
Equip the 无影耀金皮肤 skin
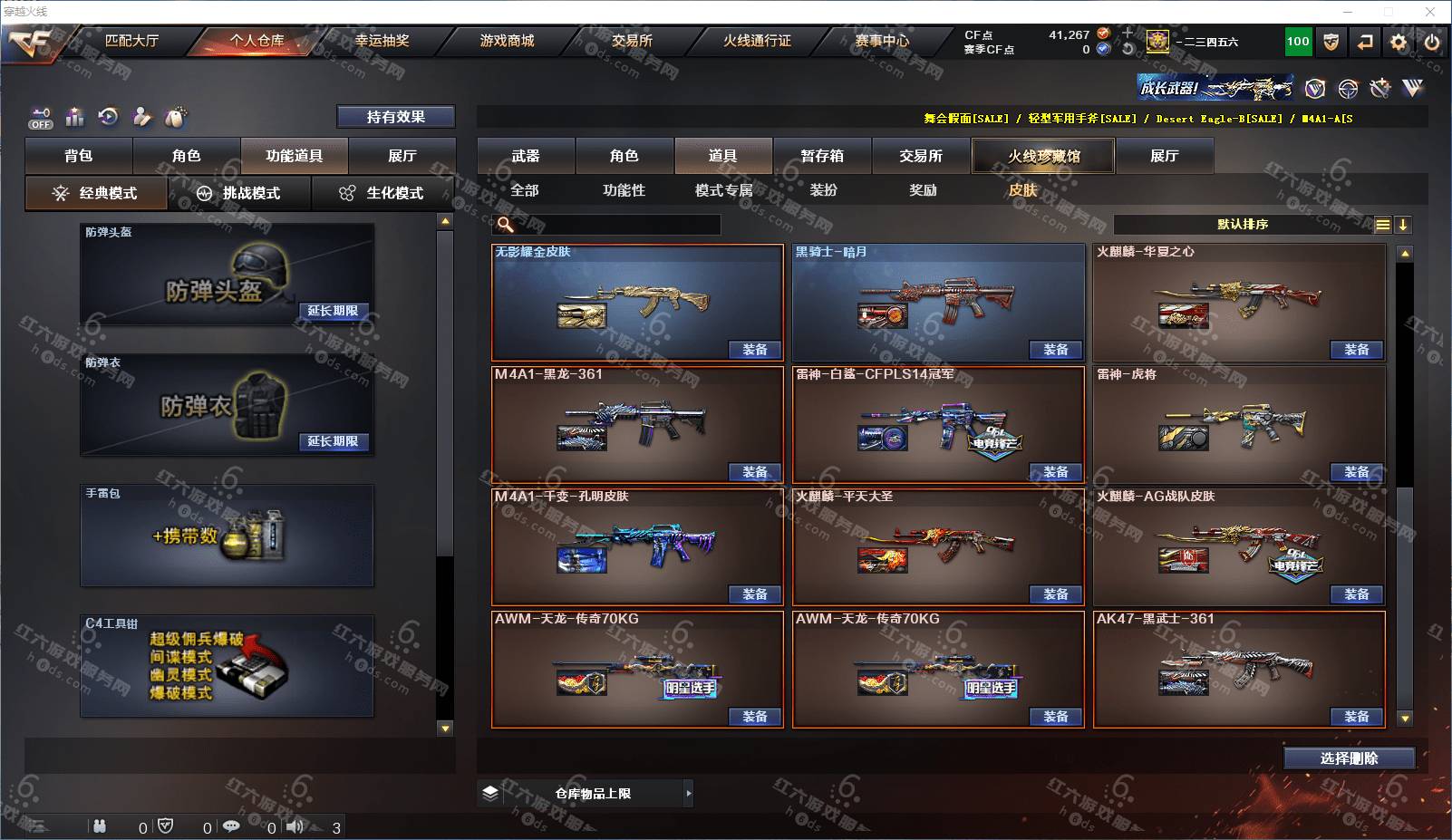754,350
